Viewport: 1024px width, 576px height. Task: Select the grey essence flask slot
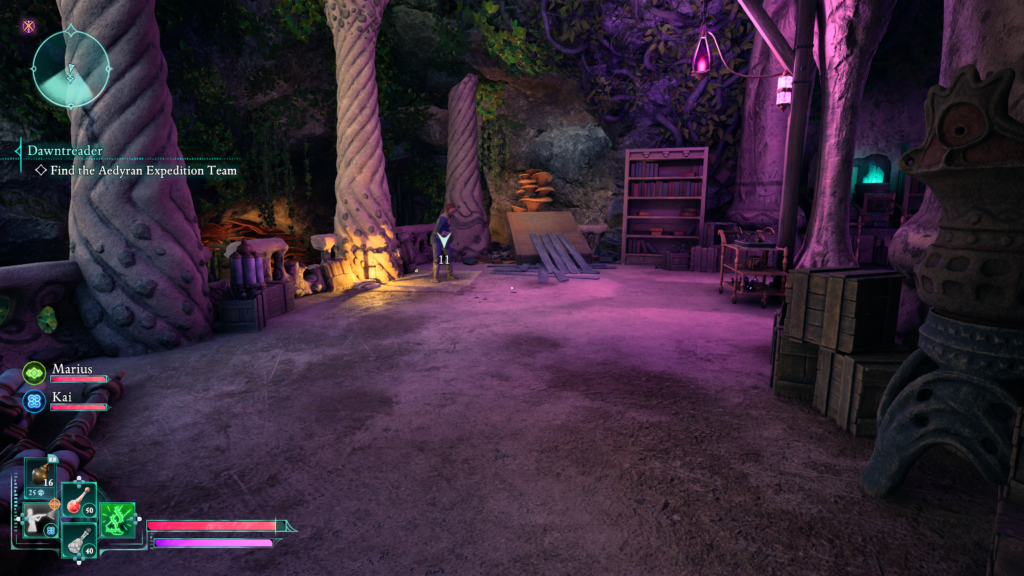78,541
